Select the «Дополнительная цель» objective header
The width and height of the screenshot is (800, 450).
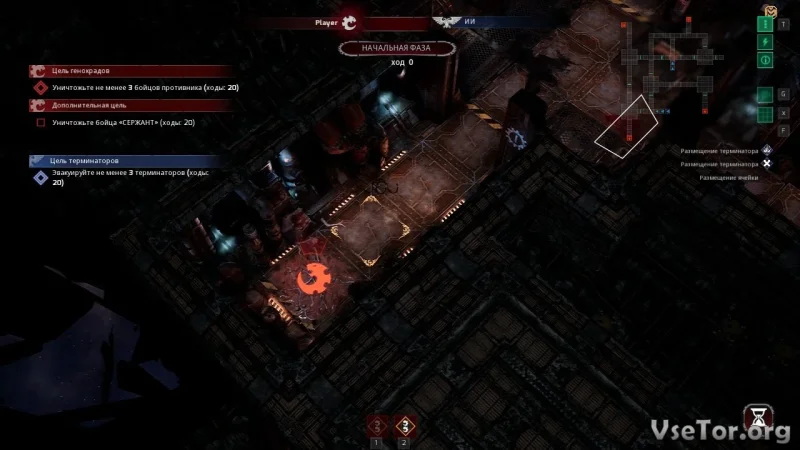85,105
